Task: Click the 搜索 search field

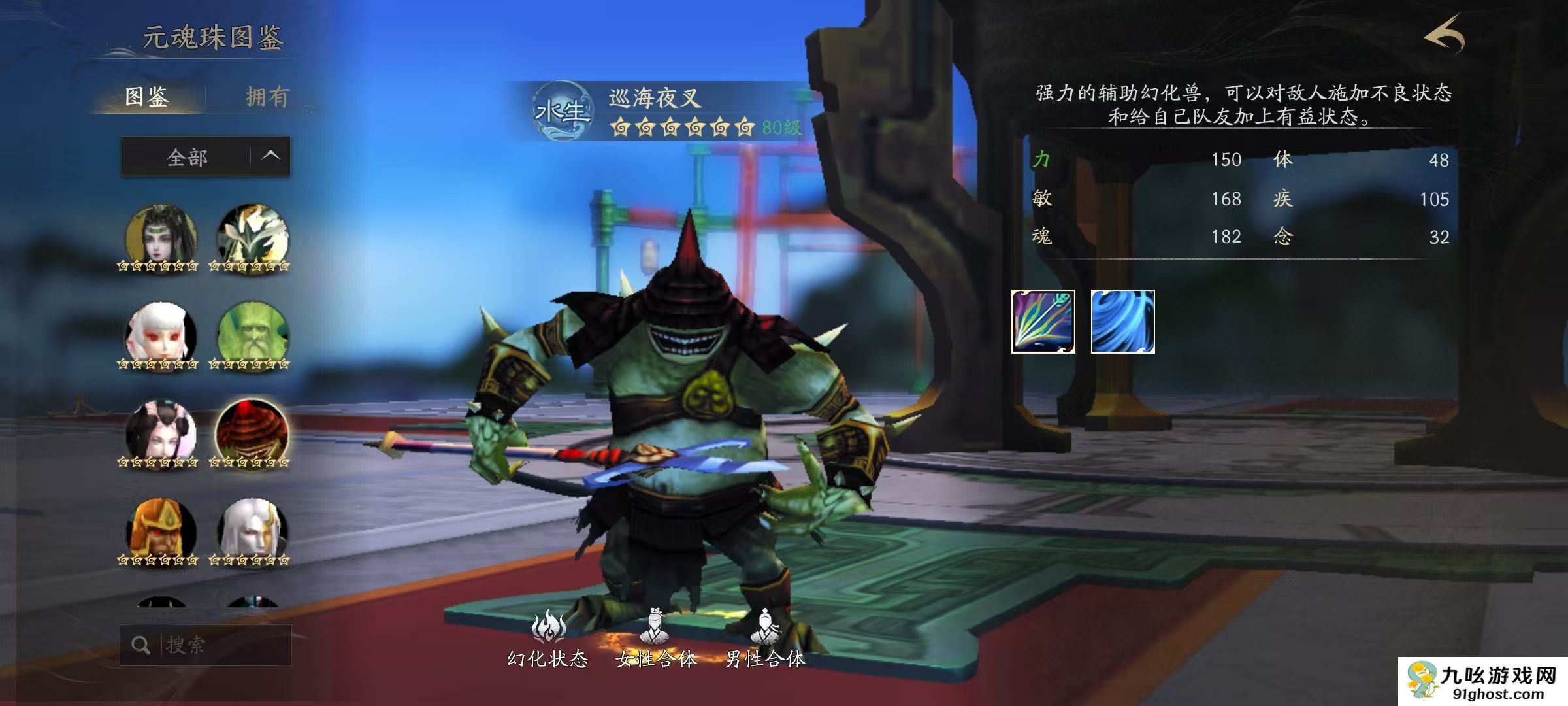Action: pos(216,645)
